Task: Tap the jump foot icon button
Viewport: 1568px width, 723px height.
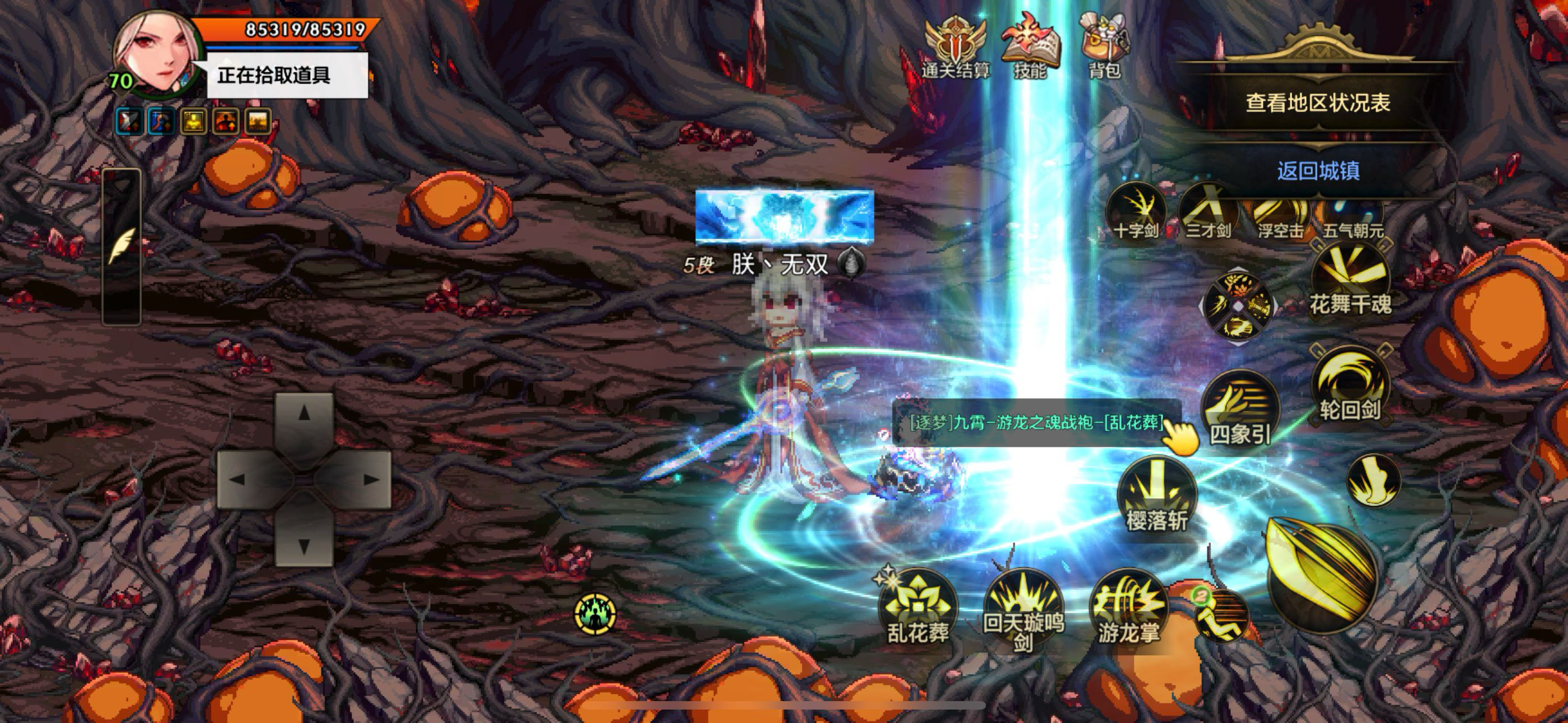Action: pos(1373,481)
